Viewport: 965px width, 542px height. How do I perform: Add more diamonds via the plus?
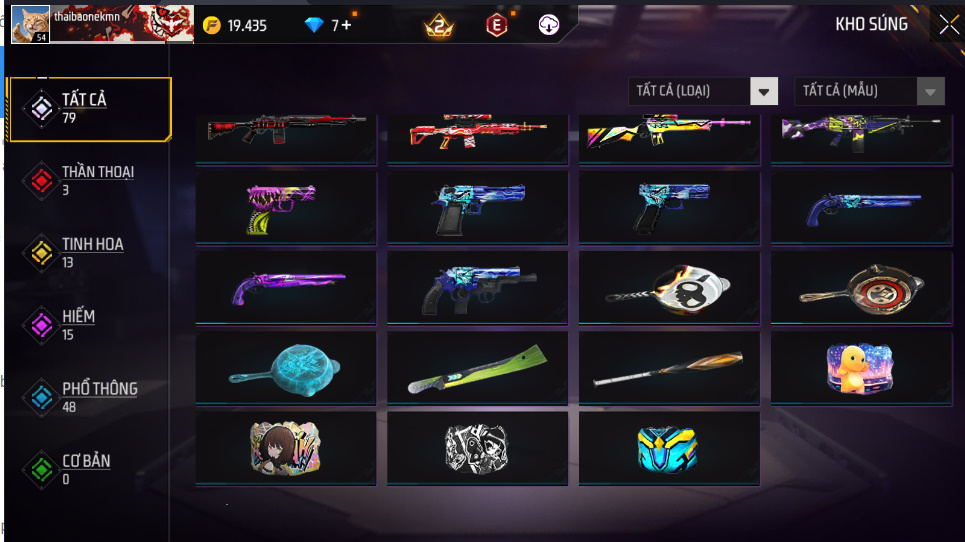[347, 25]
